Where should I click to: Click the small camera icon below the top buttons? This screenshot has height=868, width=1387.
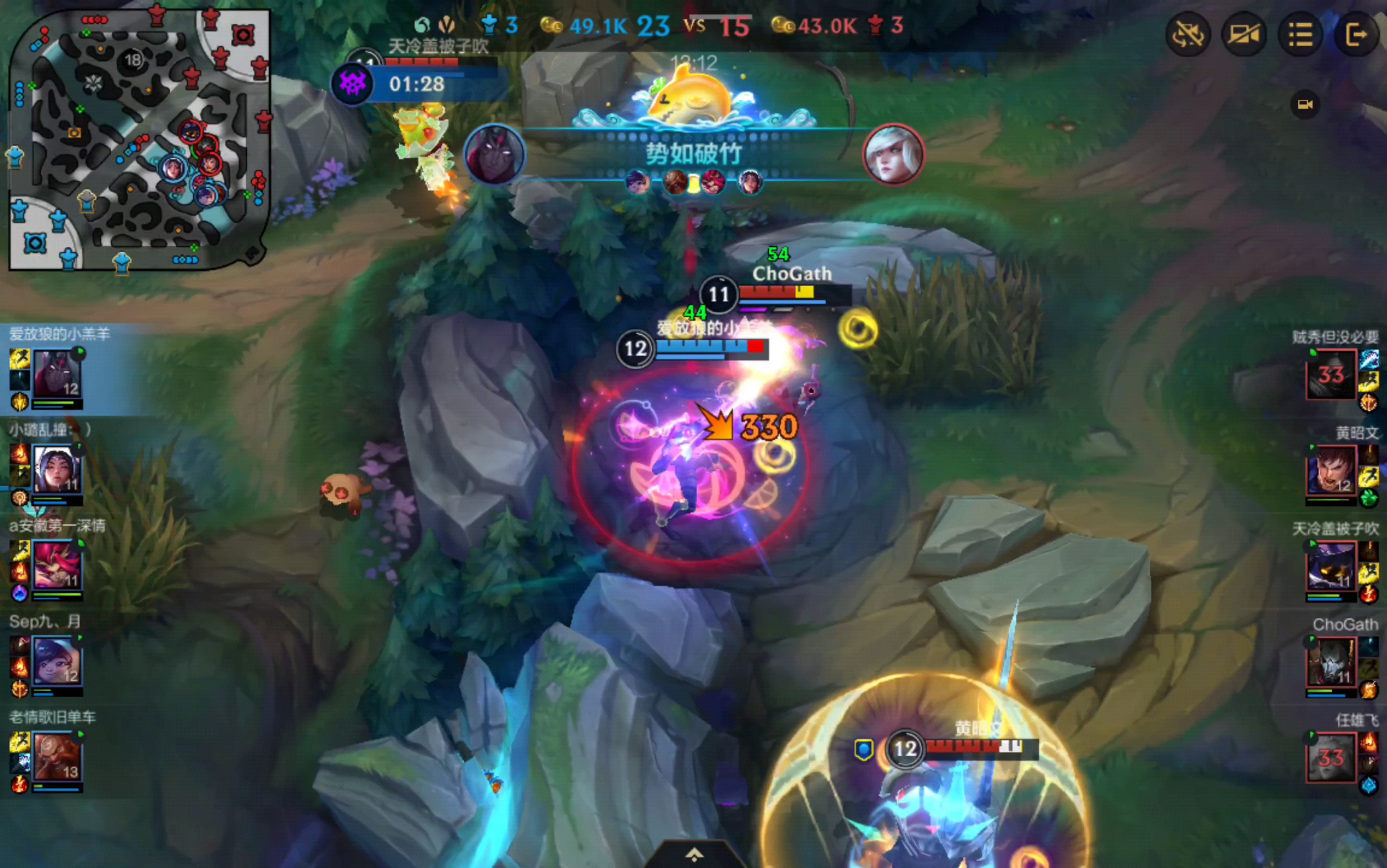click(x=1305, y=104)
